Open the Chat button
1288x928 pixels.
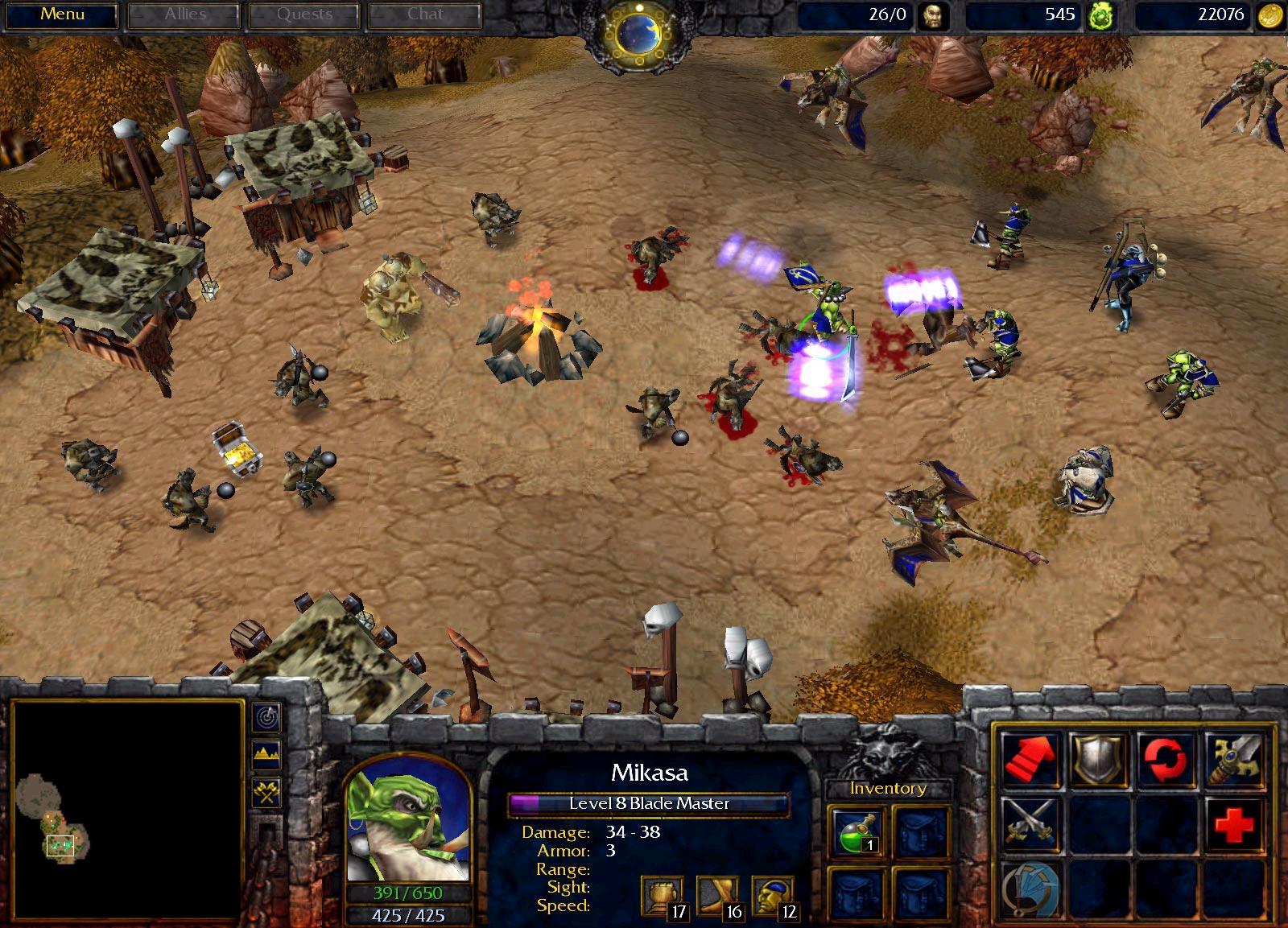(x=425, y=14)
